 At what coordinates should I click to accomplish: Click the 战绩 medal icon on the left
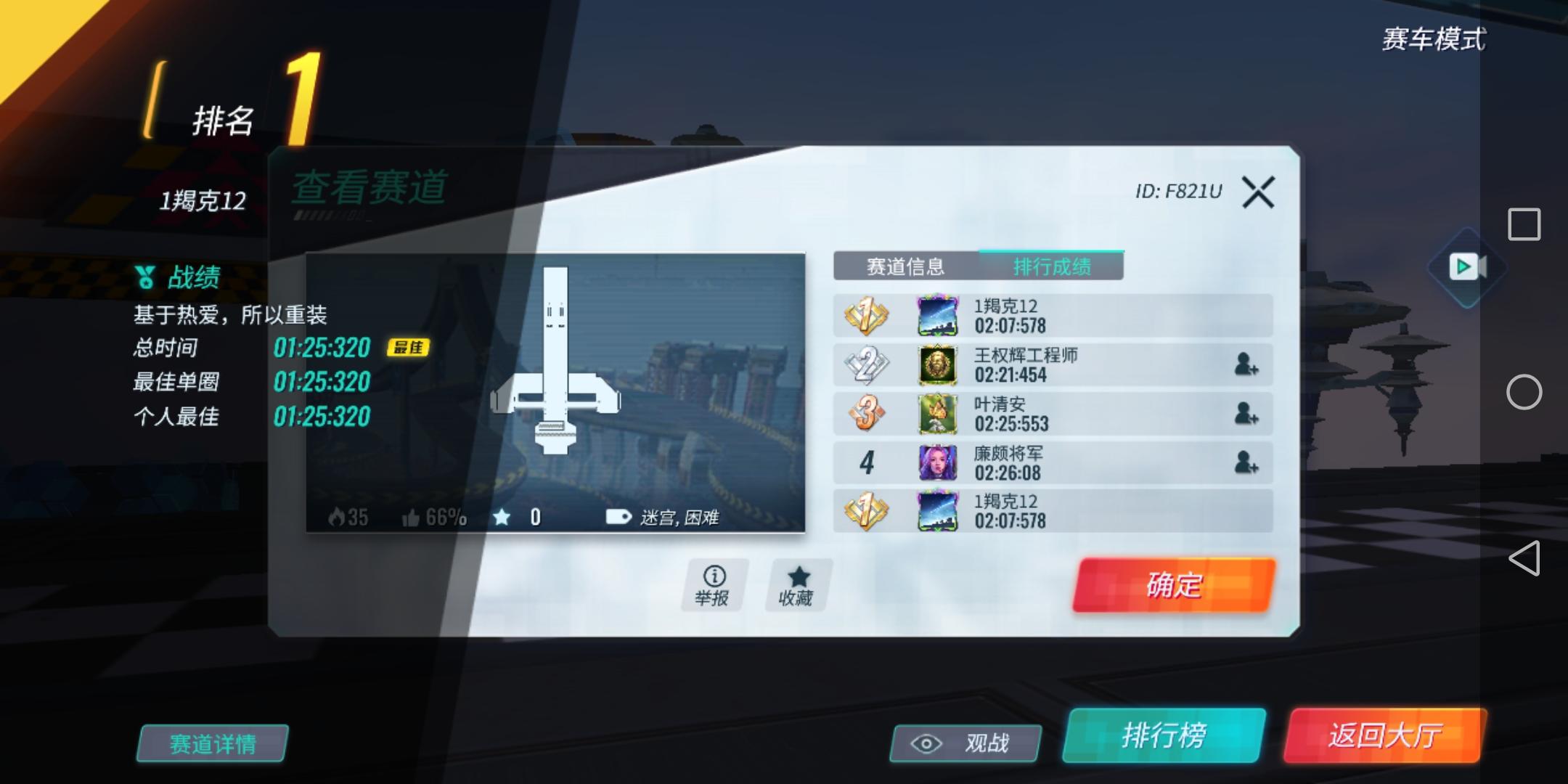coord(144,277)
